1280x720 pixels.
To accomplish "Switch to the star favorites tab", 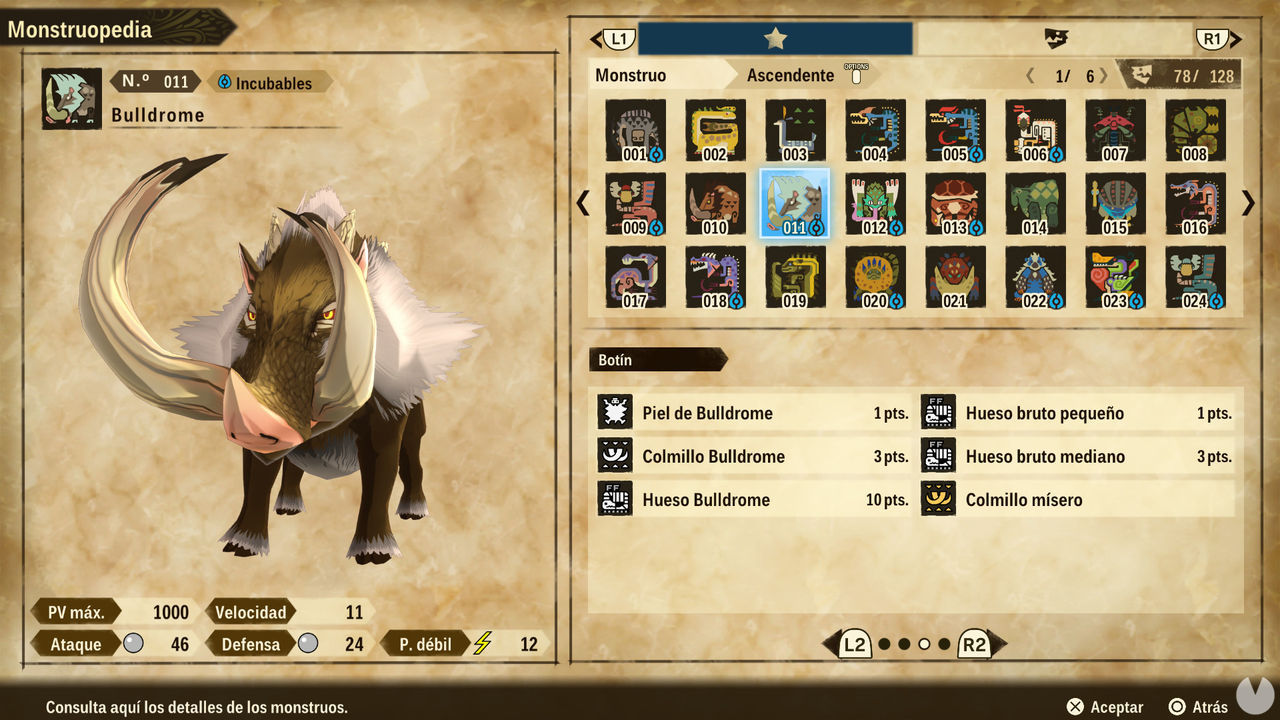I will tap(775, 39).
